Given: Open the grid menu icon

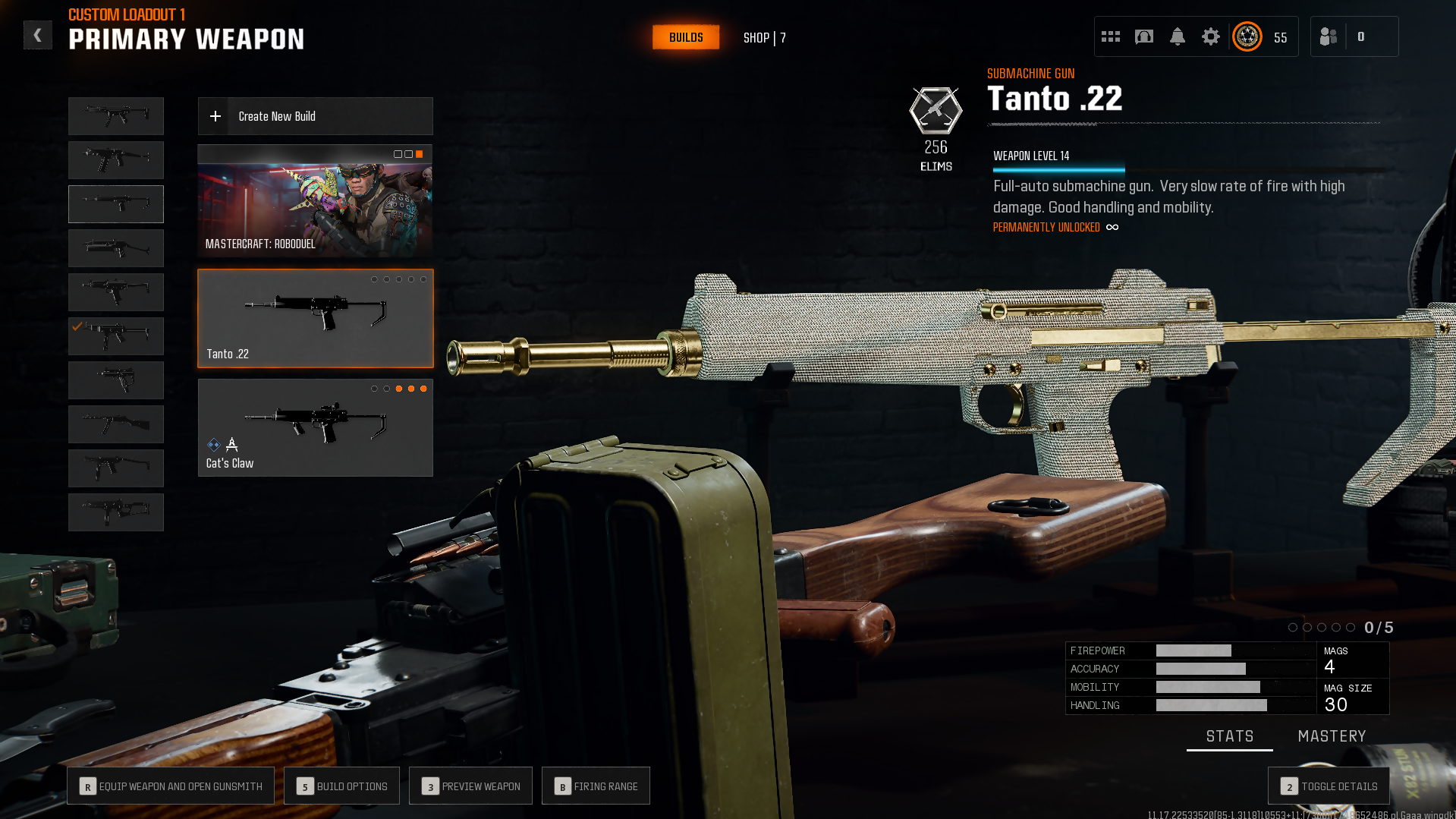Looking at the screenshot, I should [x=1111, y=36].
